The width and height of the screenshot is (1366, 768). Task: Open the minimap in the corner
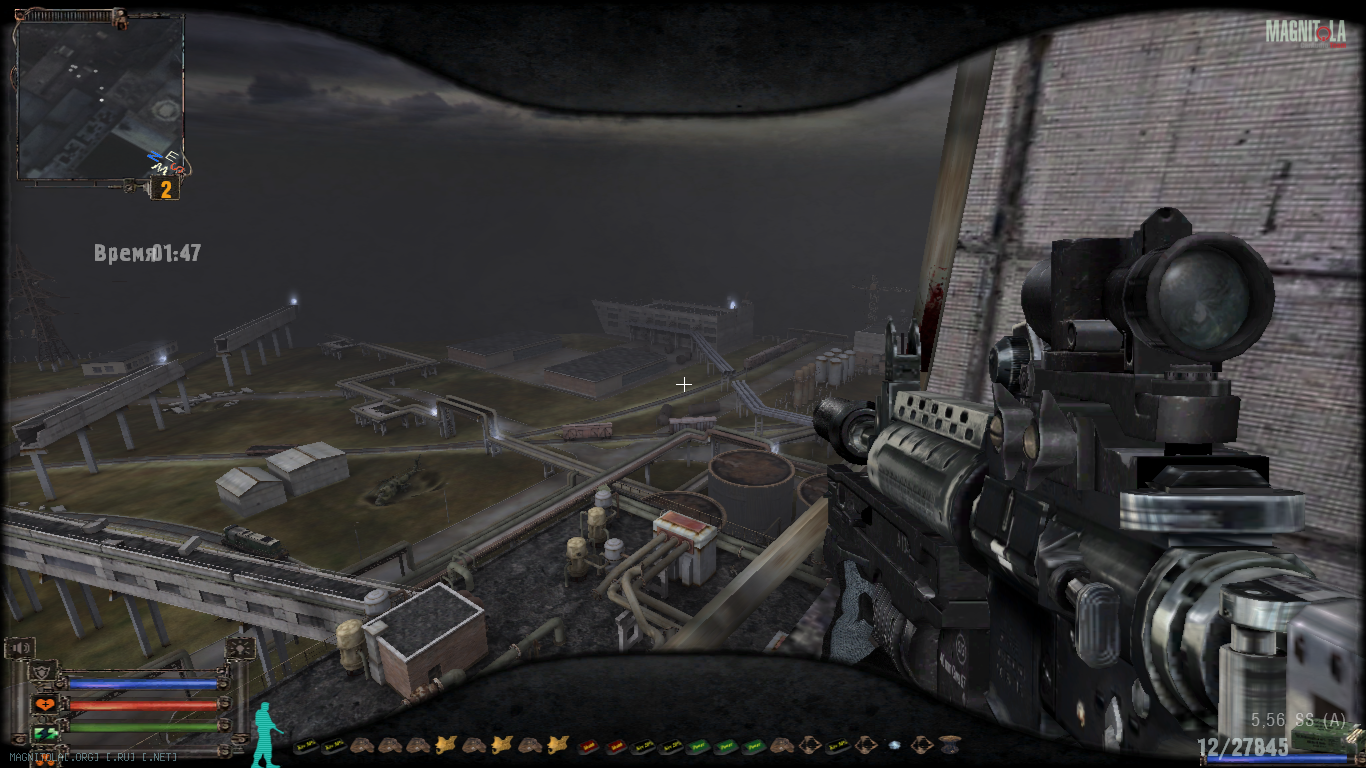point(100,97)
